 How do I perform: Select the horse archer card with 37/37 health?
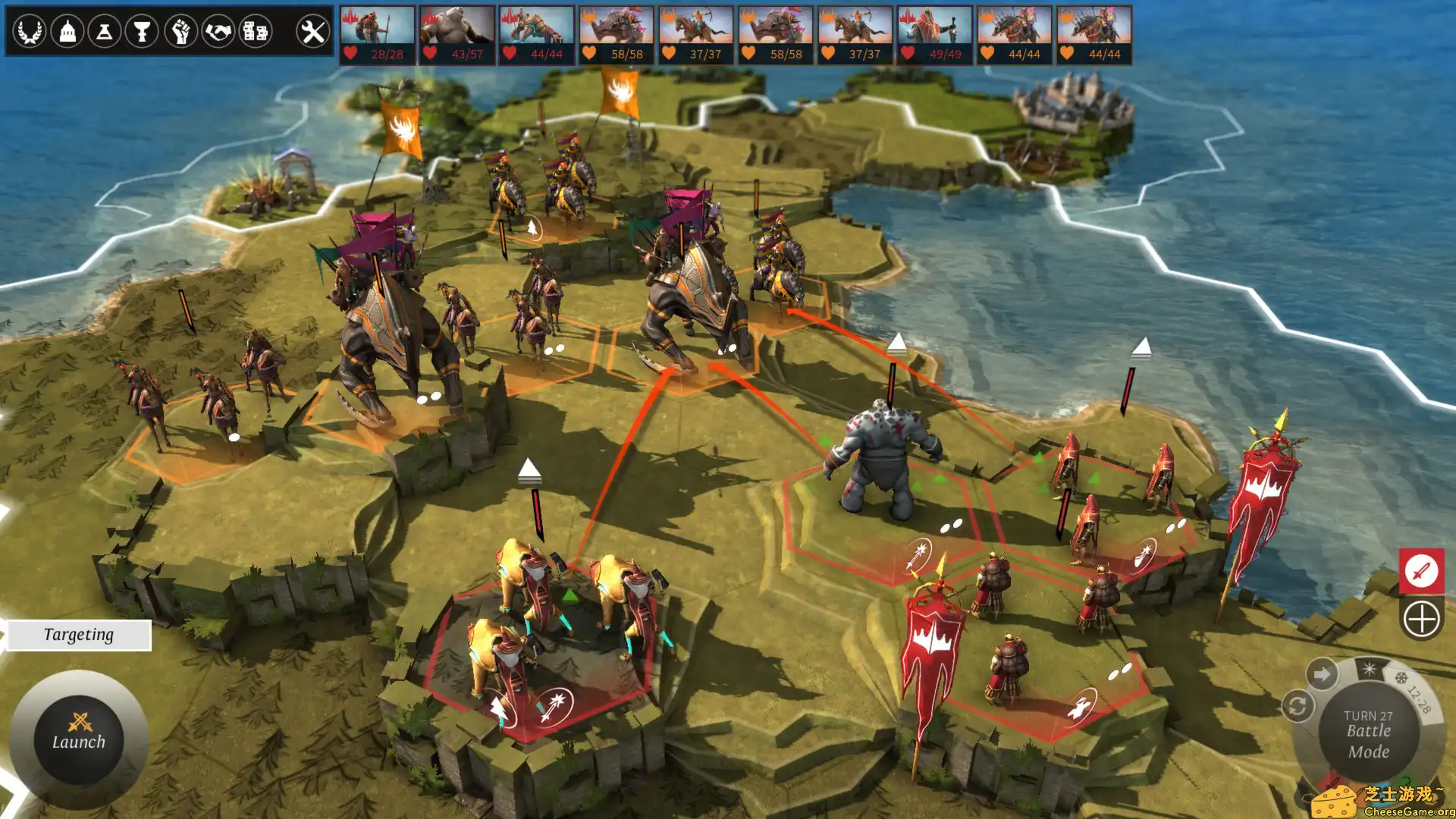tap(695, 35)
